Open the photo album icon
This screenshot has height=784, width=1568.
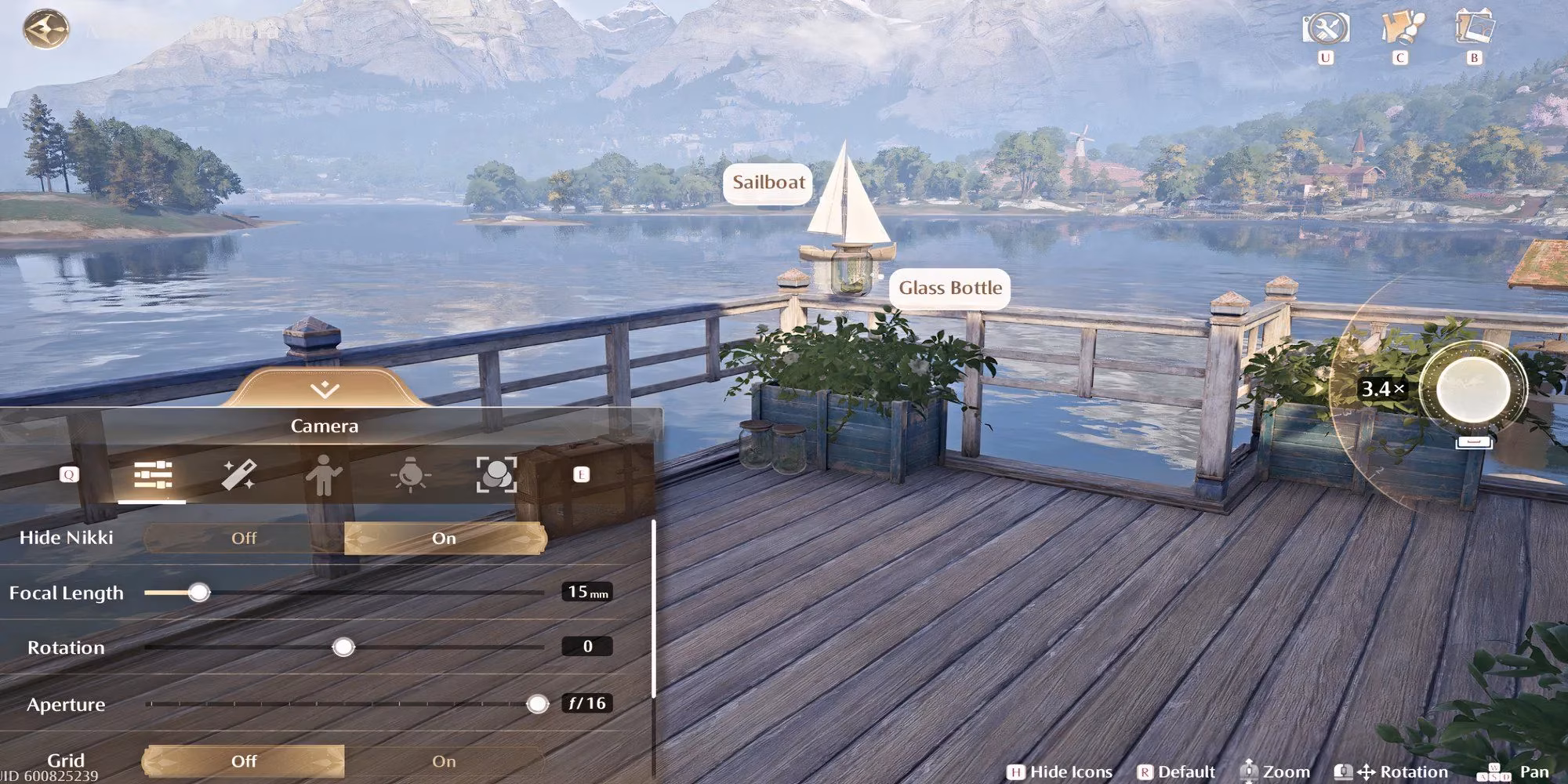pos(1475,27)
